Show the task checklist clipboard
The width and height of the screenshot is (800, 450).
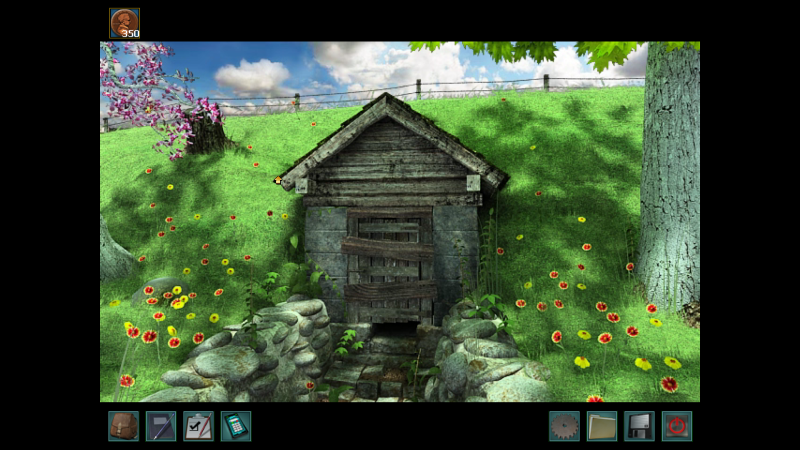point(198,426)
